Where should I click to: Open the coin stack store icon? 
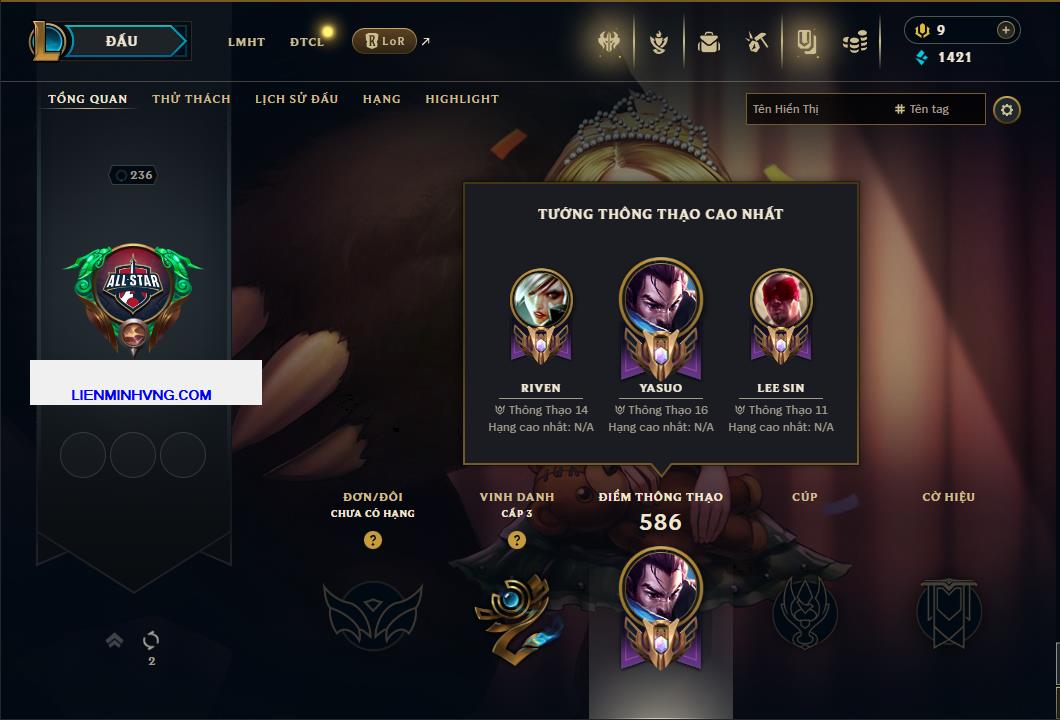[854, 42]
